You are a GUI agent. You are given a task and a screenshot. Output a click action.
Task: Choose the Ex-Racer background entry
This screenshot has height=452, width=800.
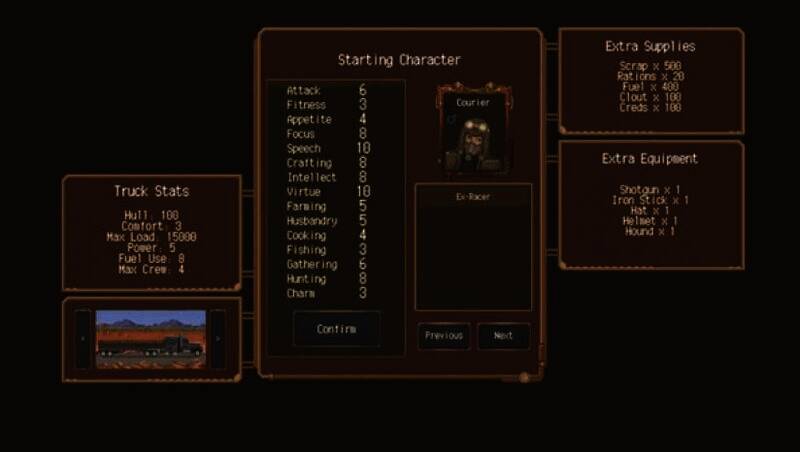point(473,198)
